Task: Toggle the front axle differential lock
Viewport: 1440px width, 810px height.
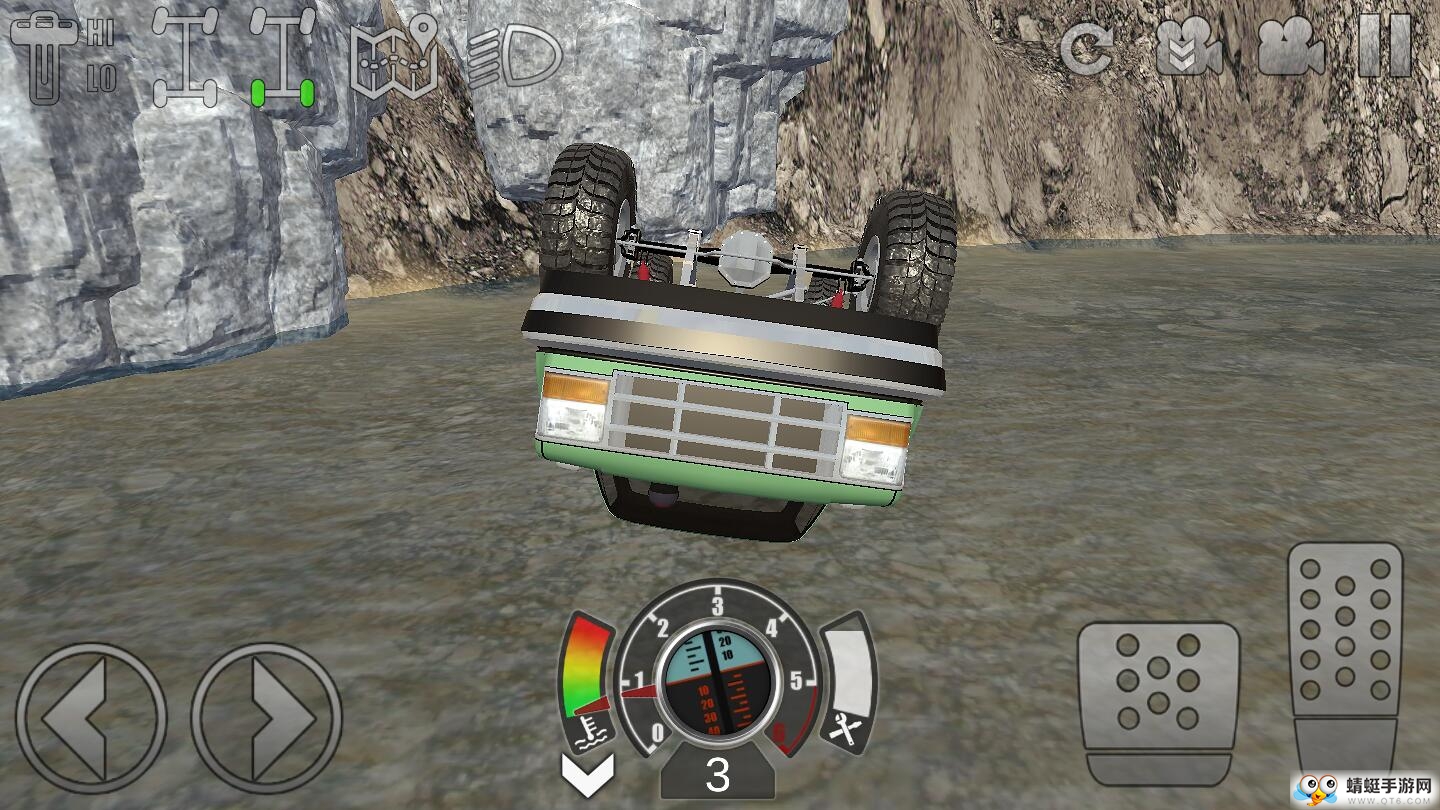Action: 185,57
